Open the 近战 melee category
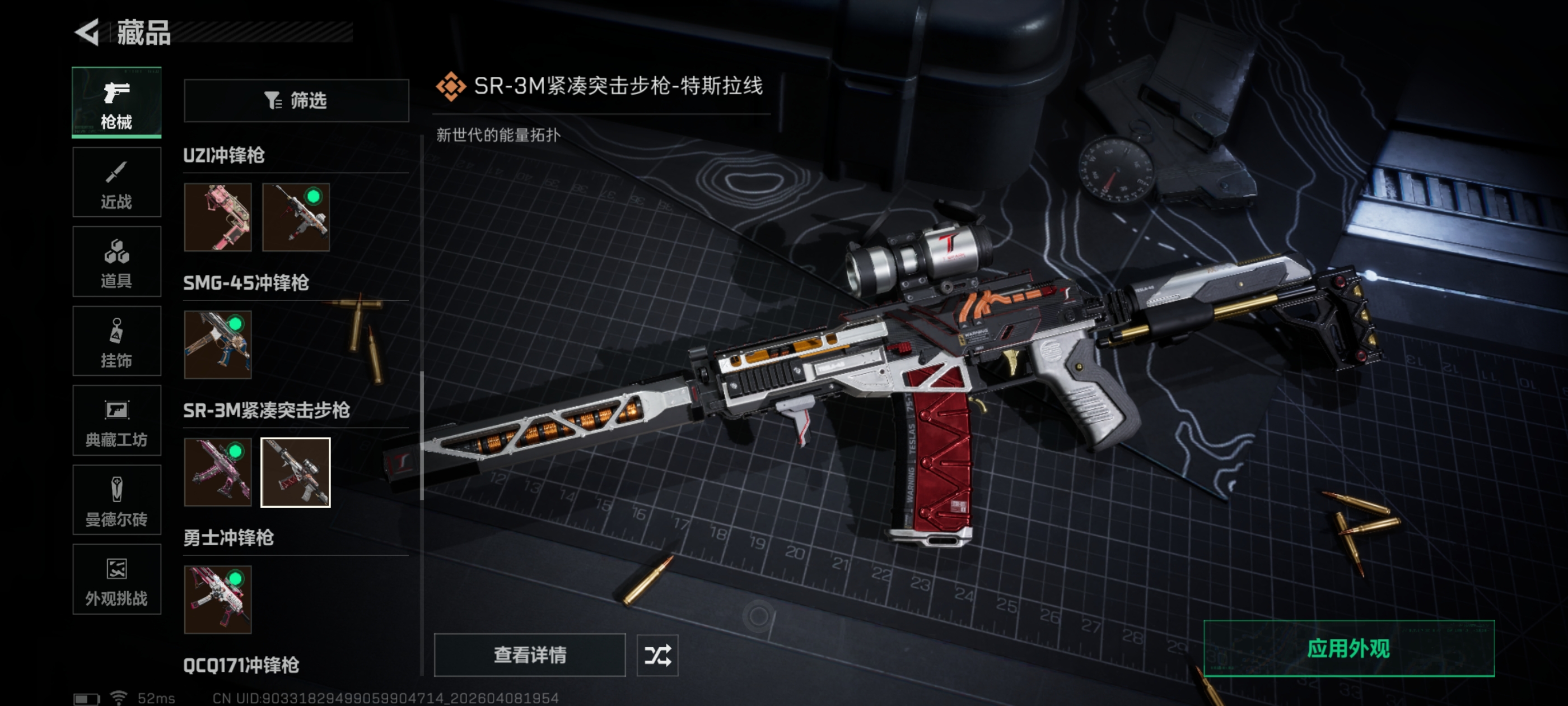This screenshot has width=1568, height=706. coord(116,182)
